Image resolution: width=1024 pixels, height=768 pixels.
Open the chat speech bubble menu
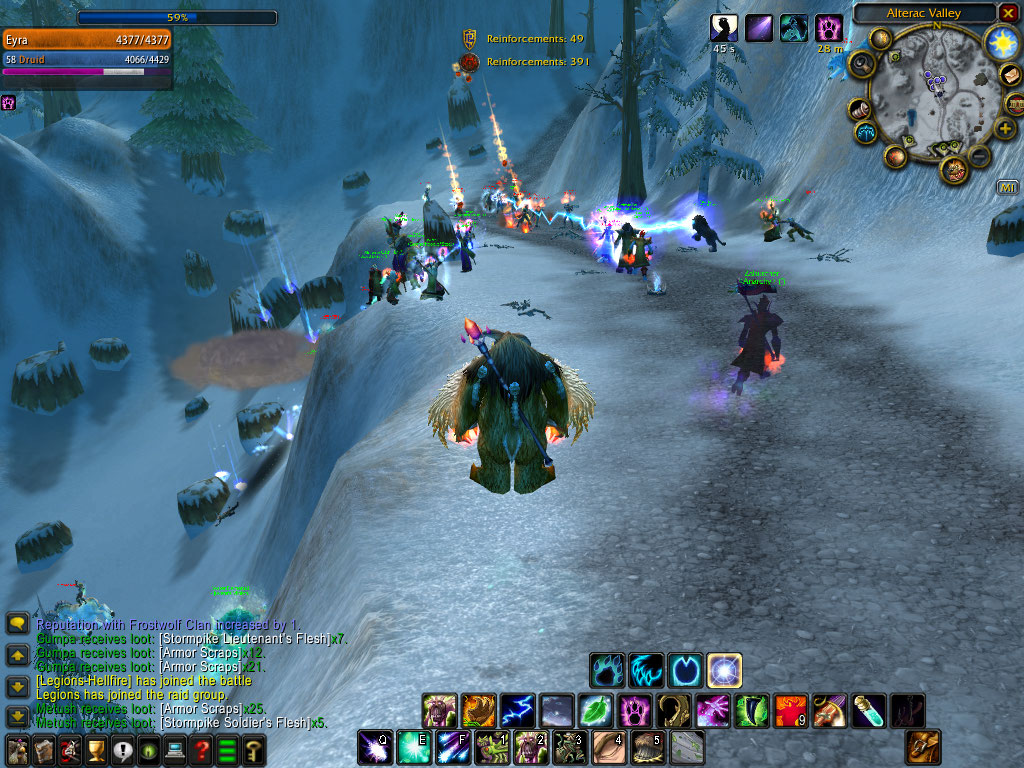(17, 623)
